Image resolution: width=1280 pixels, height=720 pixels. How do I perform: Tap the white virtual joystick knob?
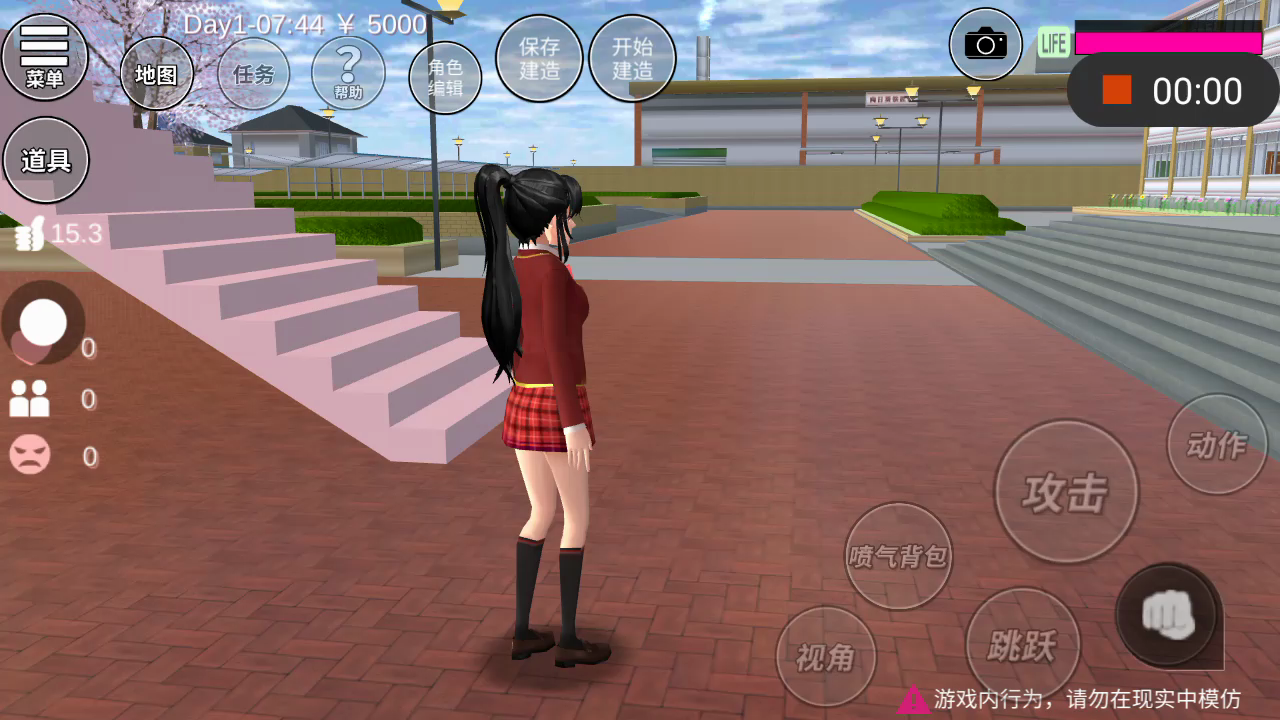point(43,322)
